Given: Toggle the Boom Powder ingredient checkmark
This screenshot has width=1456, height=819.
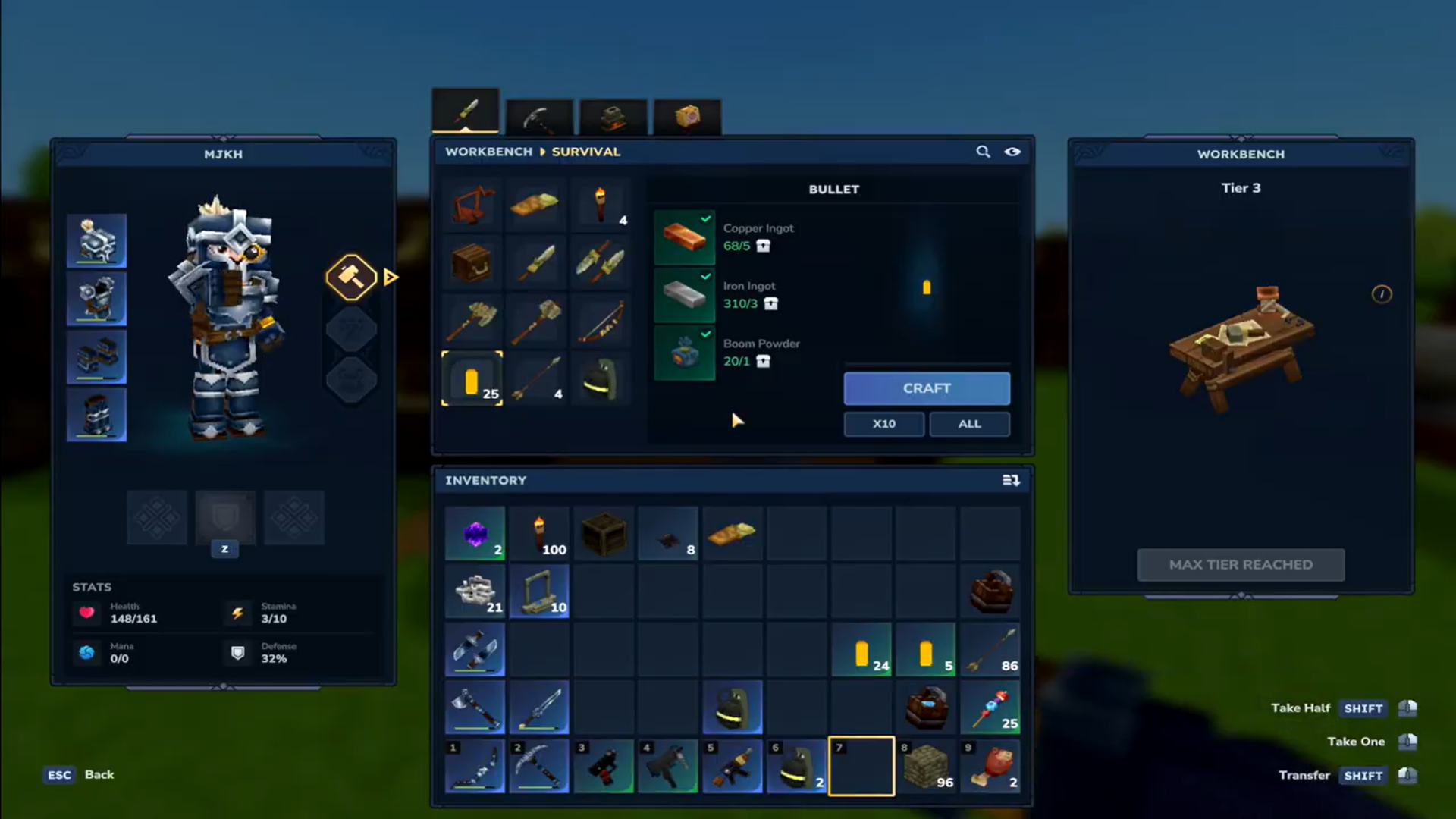Looking at the screenshot, I should point(705,334).
